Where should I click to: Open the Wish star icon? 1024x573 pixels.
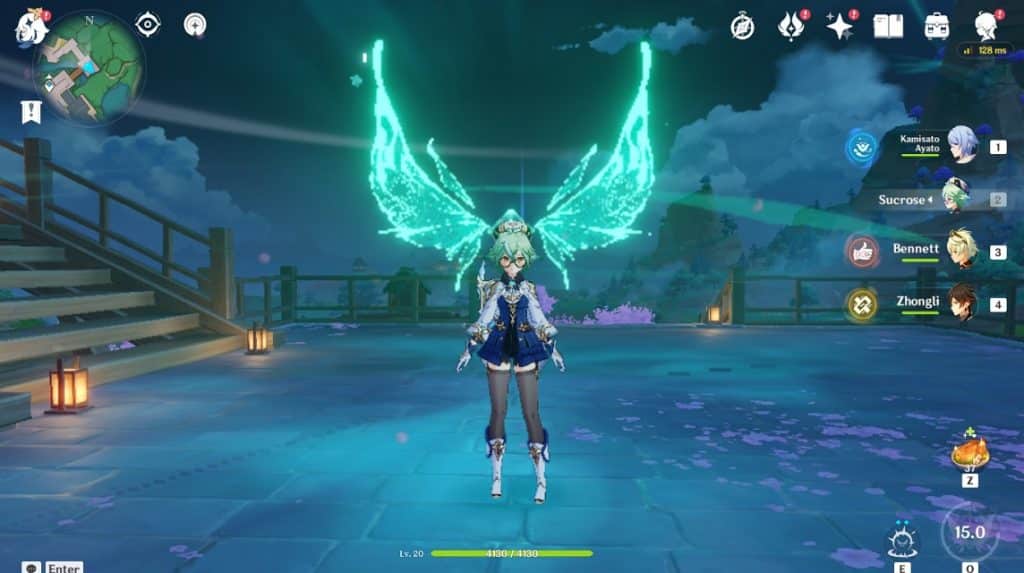[x=839, y=26]
